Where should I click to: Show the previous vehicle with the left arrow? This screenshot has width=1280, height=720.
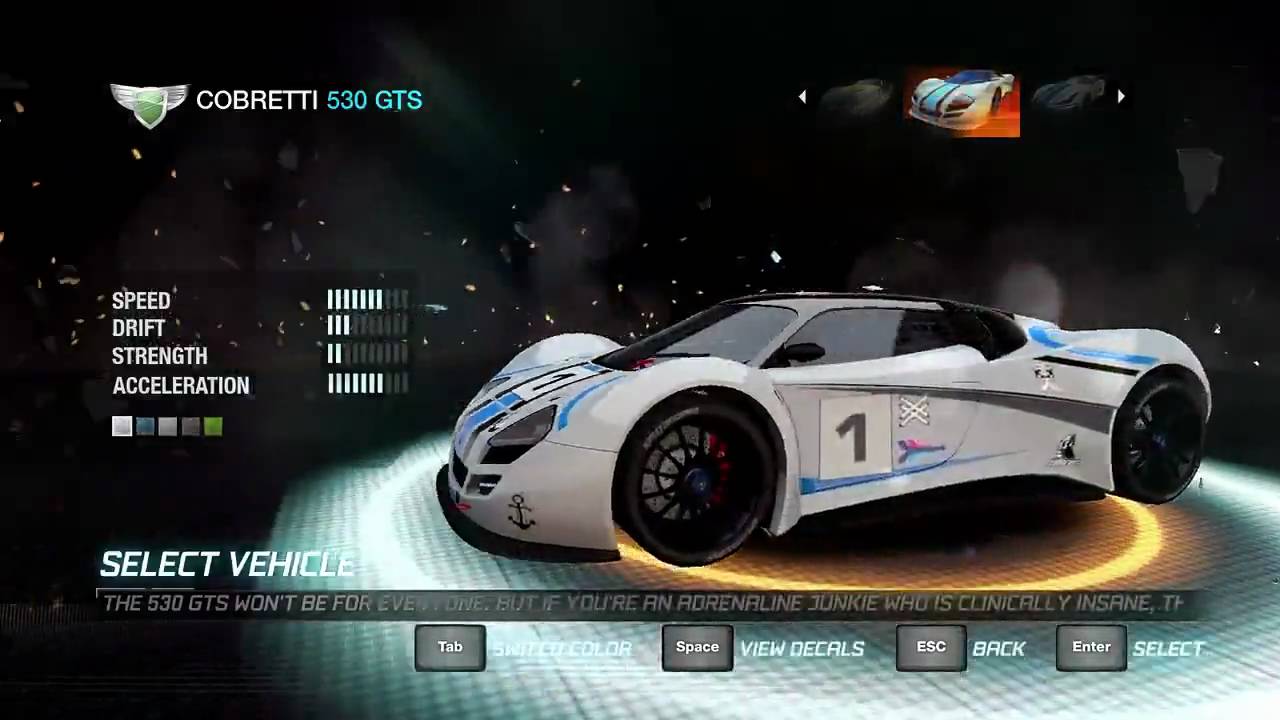pos(802,97)
